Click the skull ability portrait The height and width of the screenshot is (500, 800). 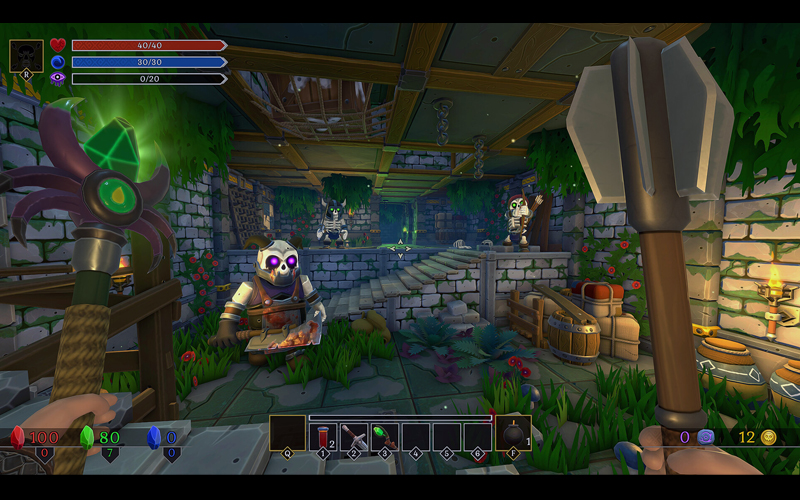(x=26, y=56)
